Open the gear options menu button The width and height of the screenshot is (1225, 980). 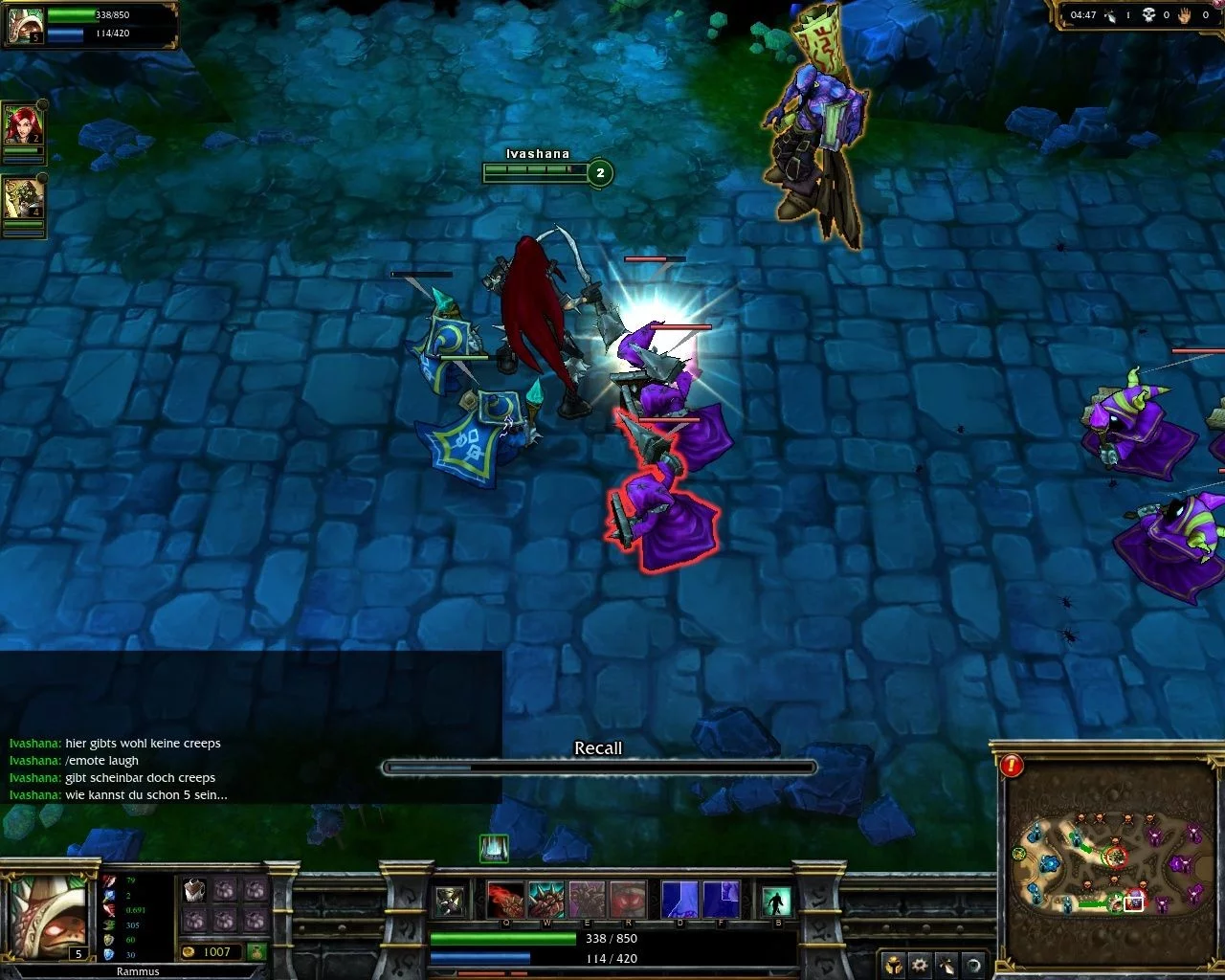pyautogui.click(x=920, y=965)
